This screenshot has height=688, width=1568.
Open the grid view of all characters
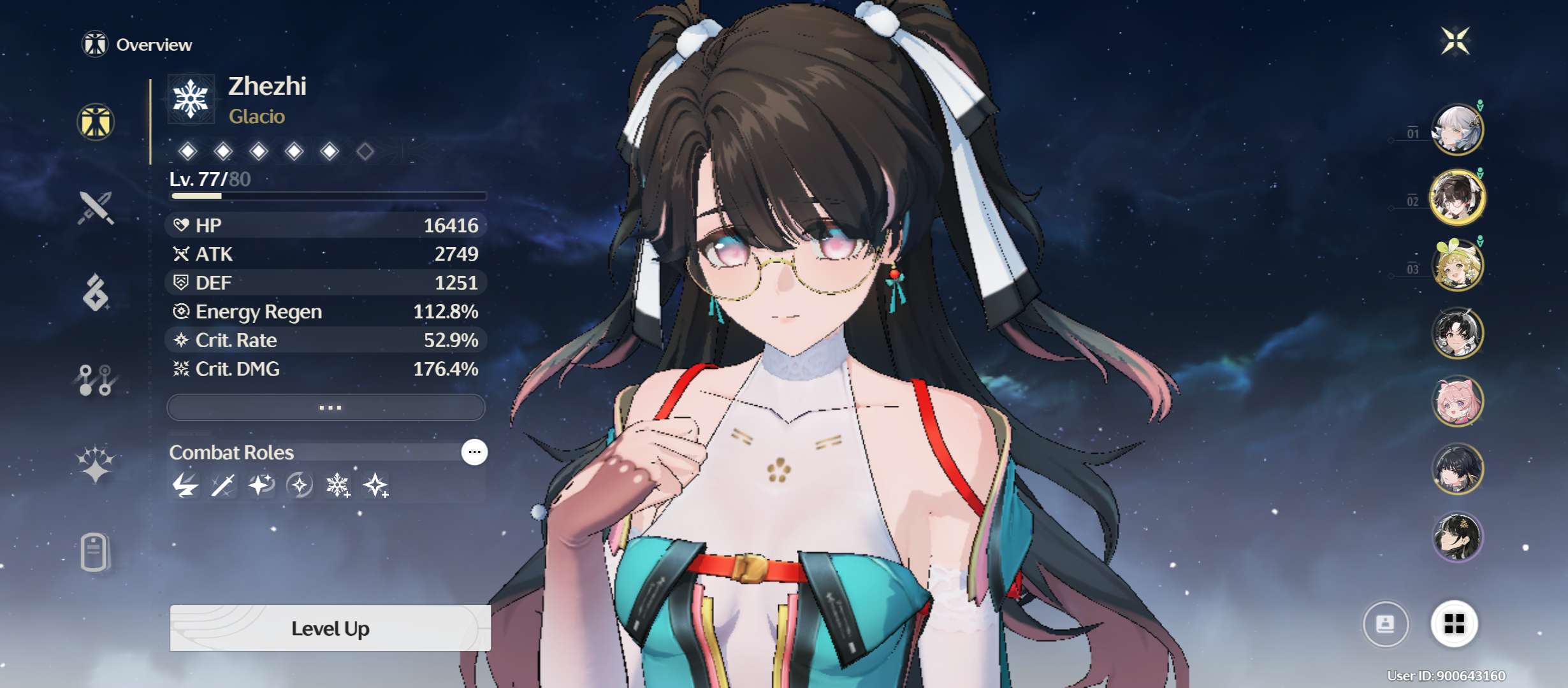coord(1454,624)
